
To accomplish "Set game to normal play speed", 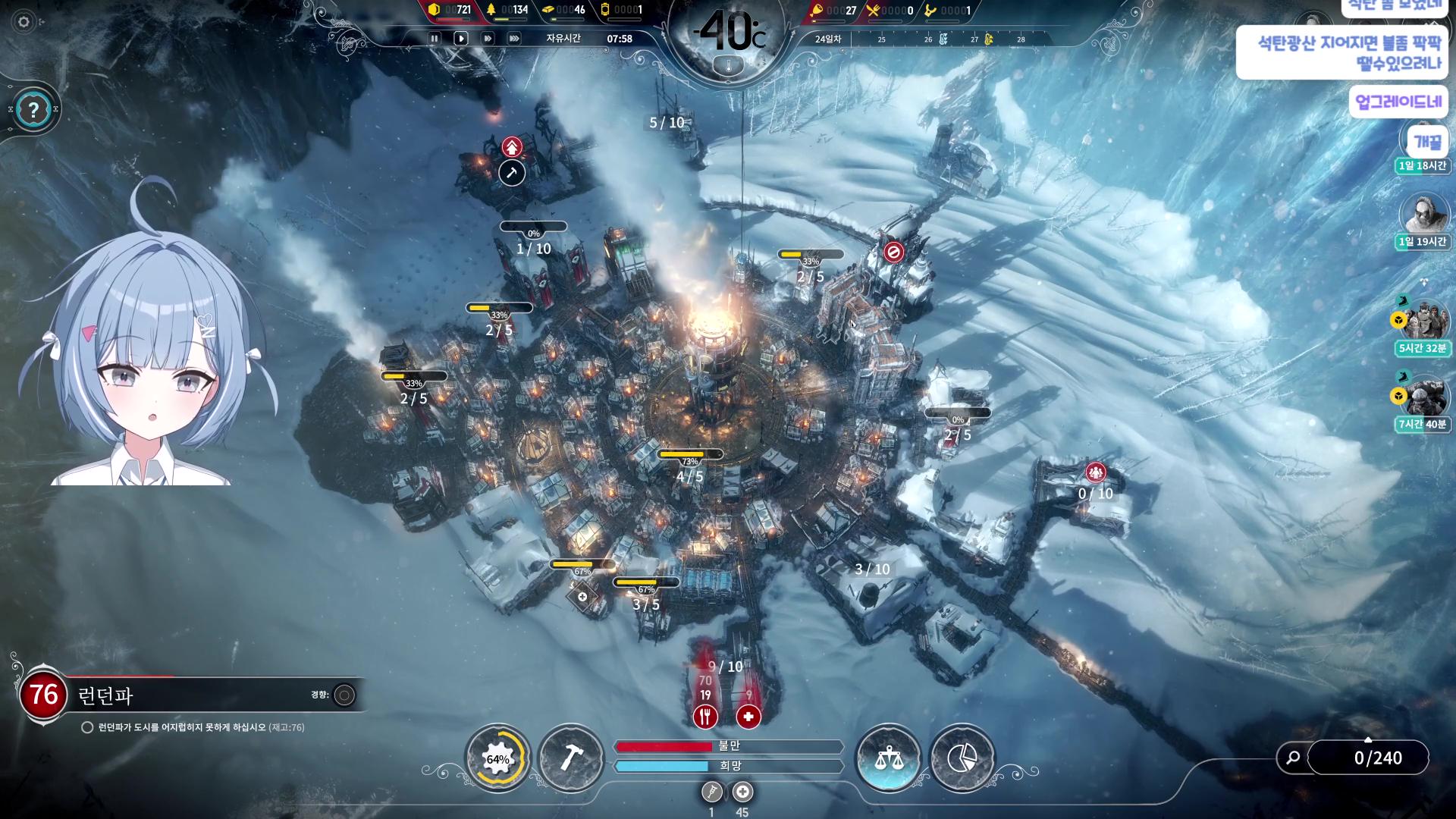I will coord(460,39).
